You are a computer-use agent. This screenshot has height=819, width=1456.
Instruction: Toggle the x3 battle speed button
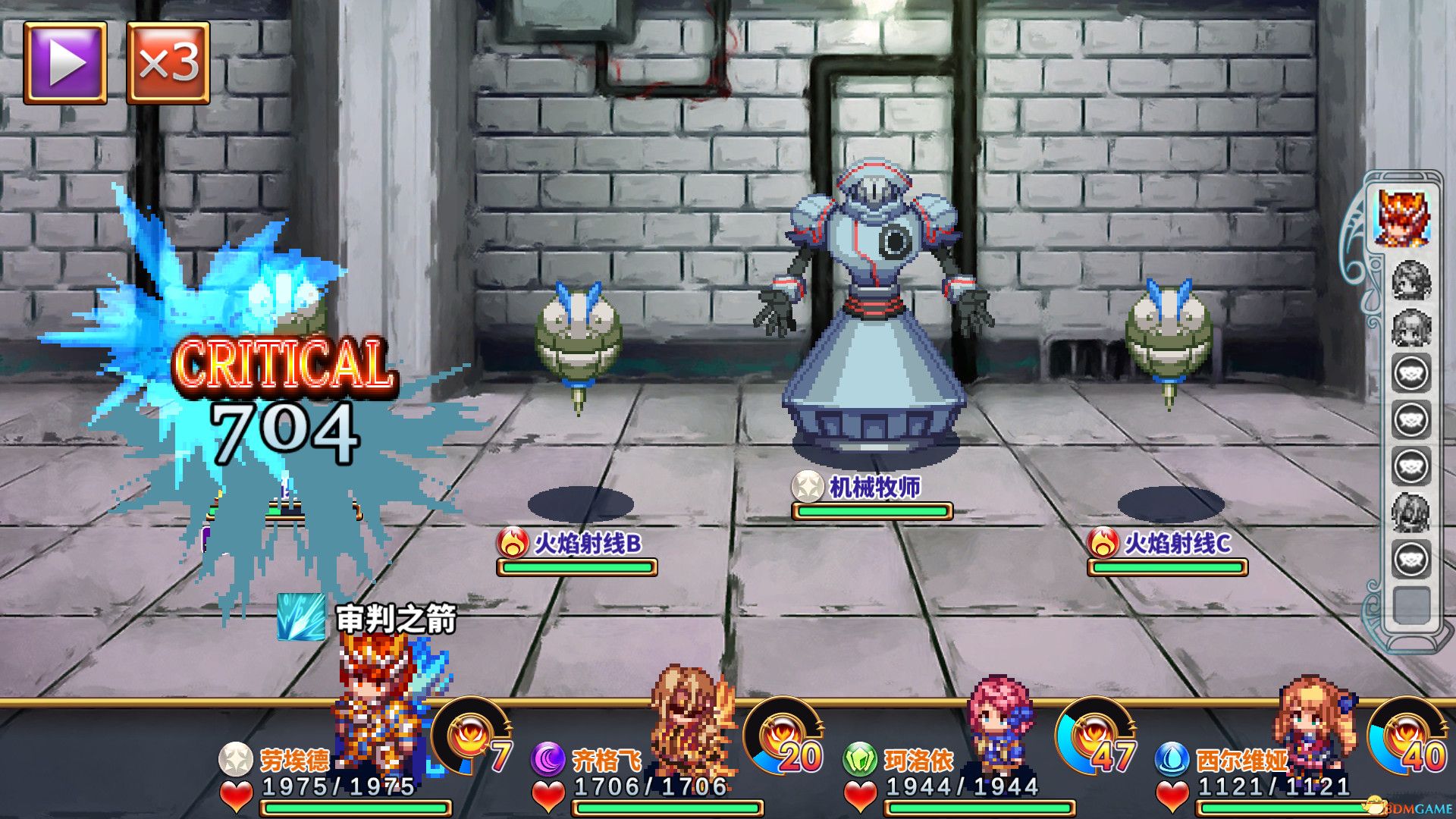(x=168, y=62)
